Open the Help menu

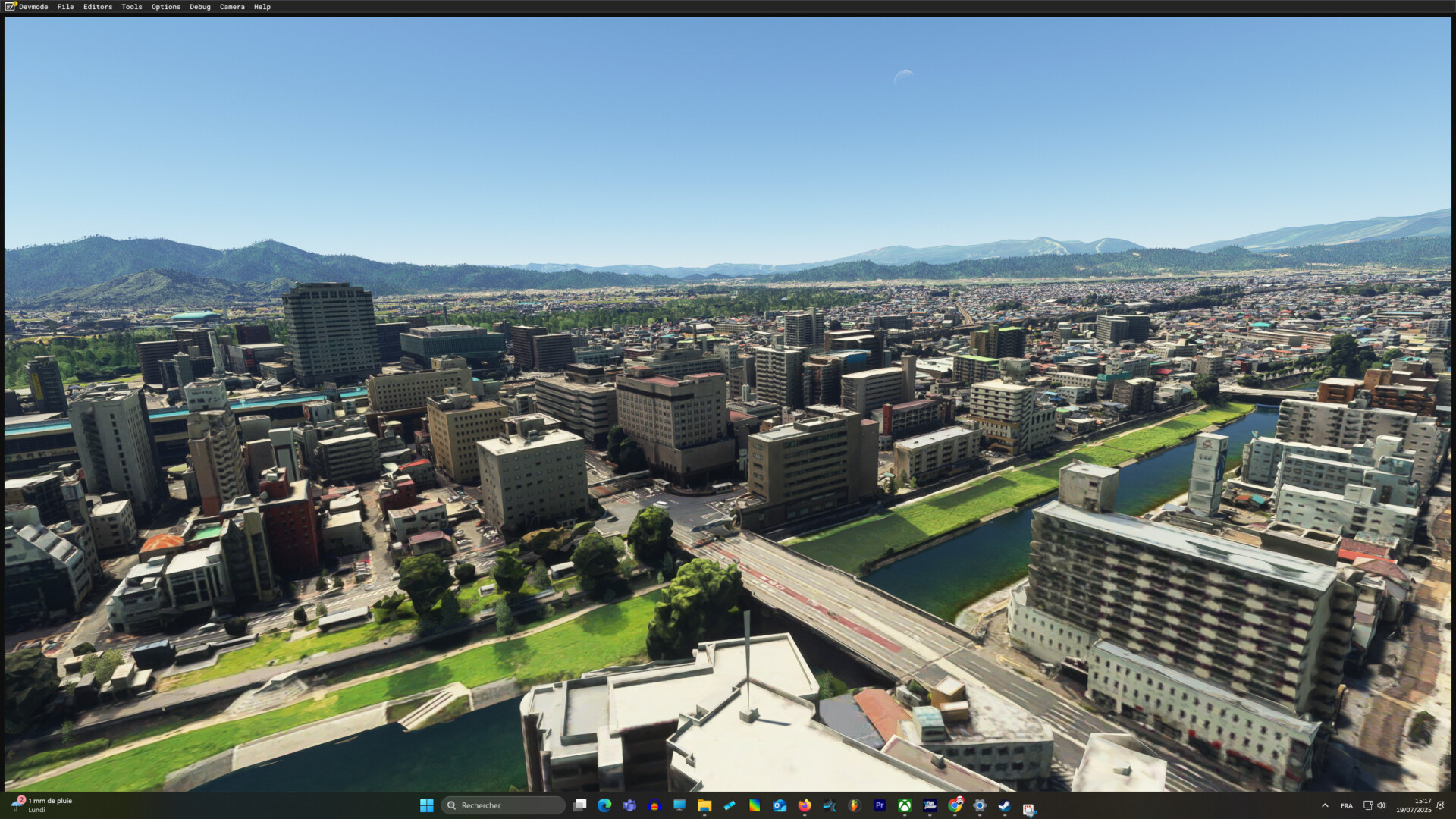[x=262, y=7]
